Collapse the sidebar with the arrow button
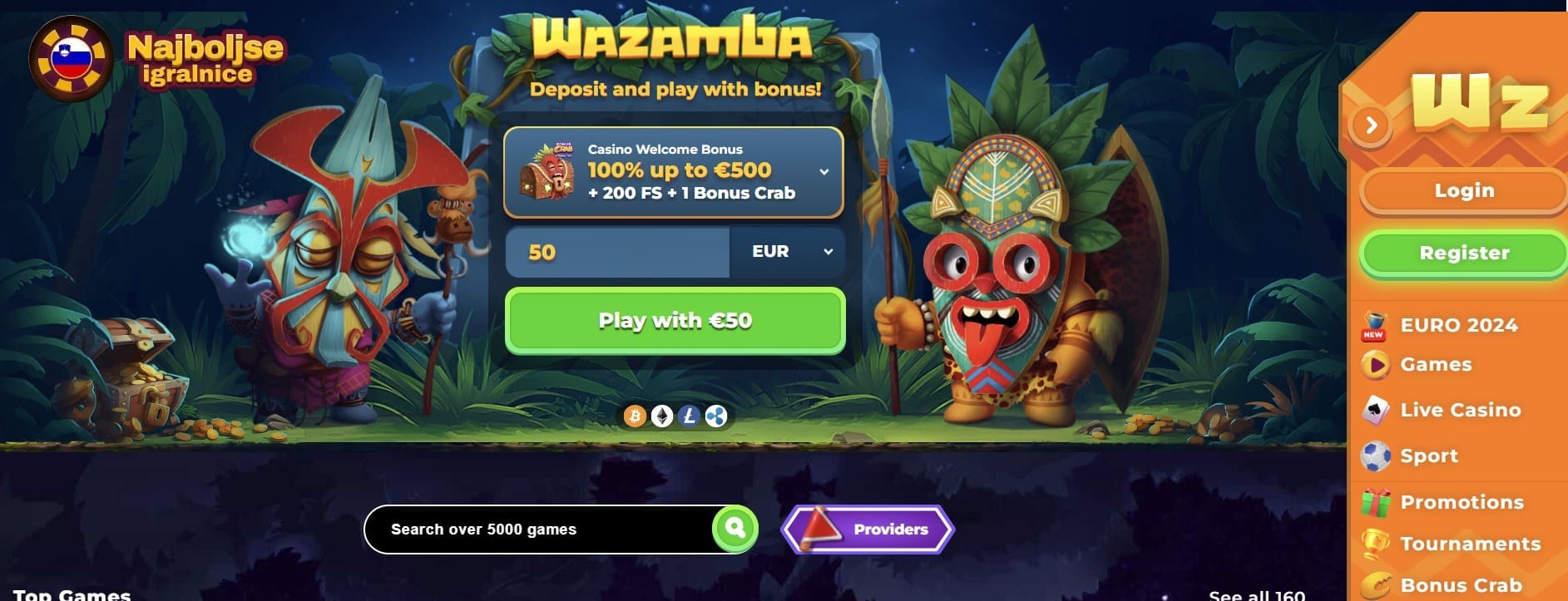The image size is (1568, 601). point(1371,126)
